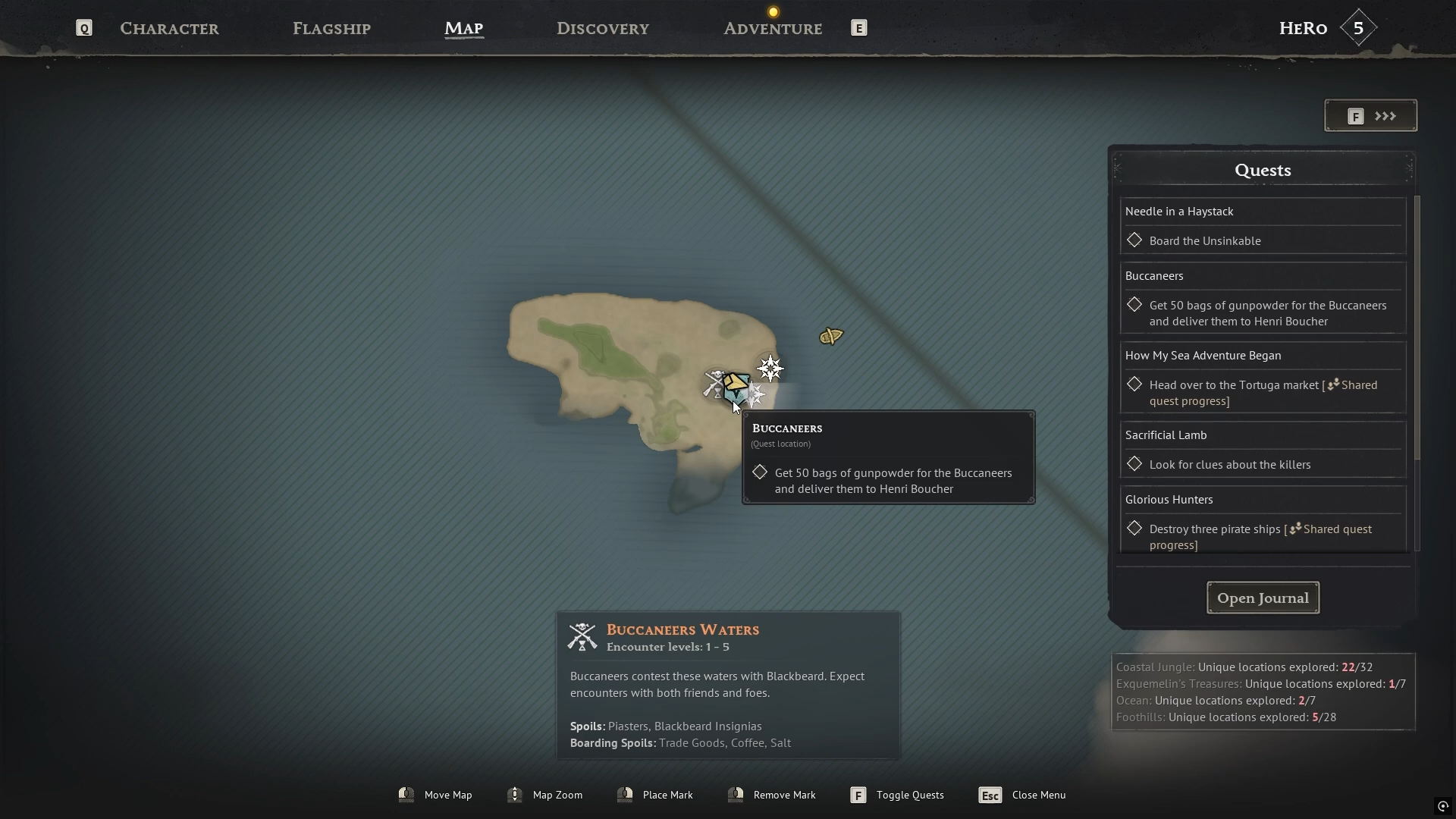Collapse the quests panel with arrow button
This screenshot has width=1456, height=819.
1370,116
